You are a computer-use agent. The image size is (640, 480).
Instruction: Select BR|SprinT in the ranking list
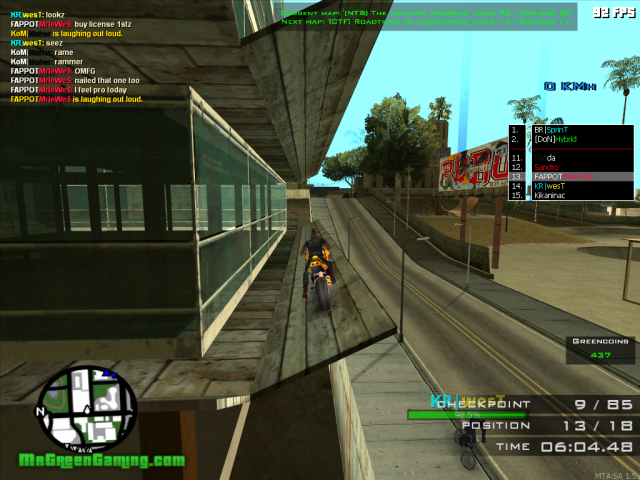[x=551, y=130]
